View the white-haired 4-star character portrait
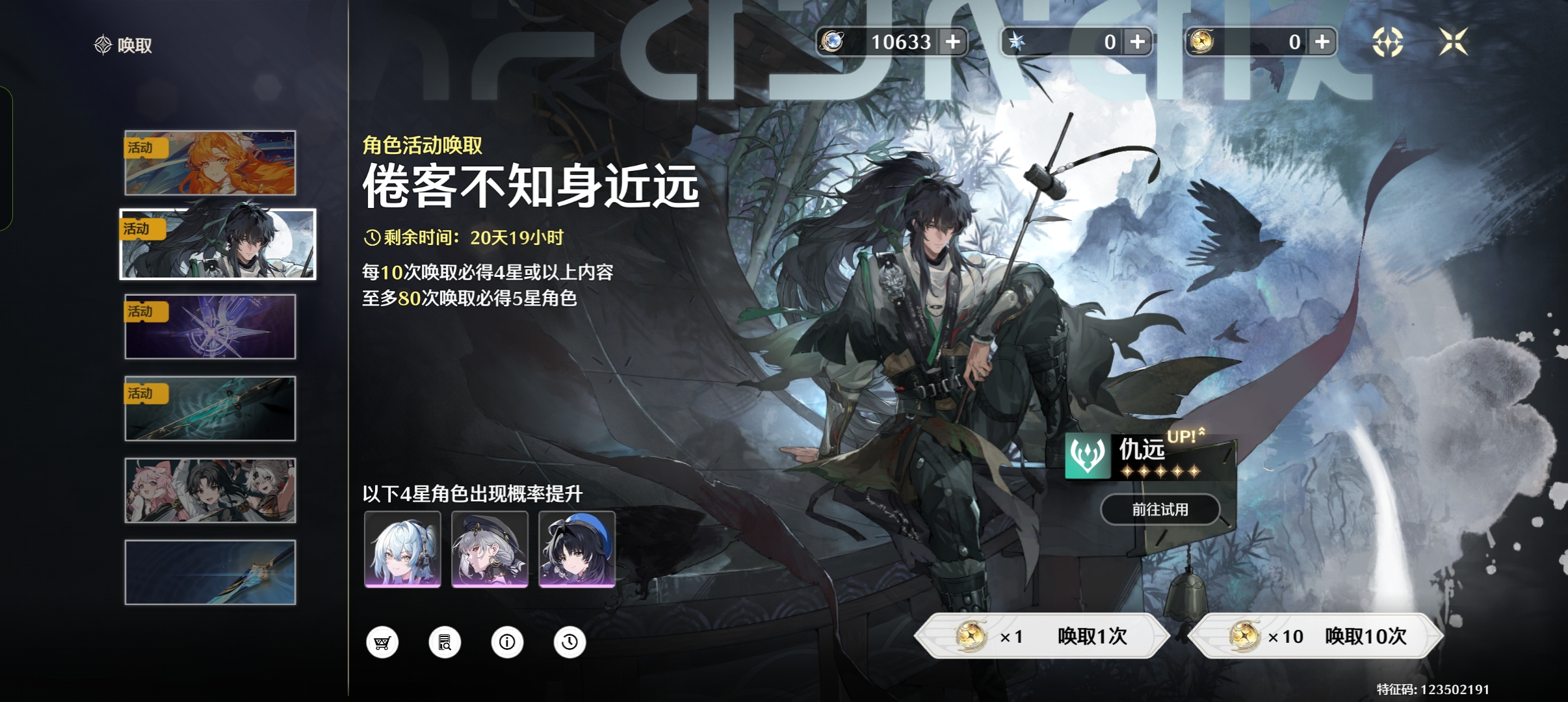This screenshot has width=1568, height=702. [402, 549]
